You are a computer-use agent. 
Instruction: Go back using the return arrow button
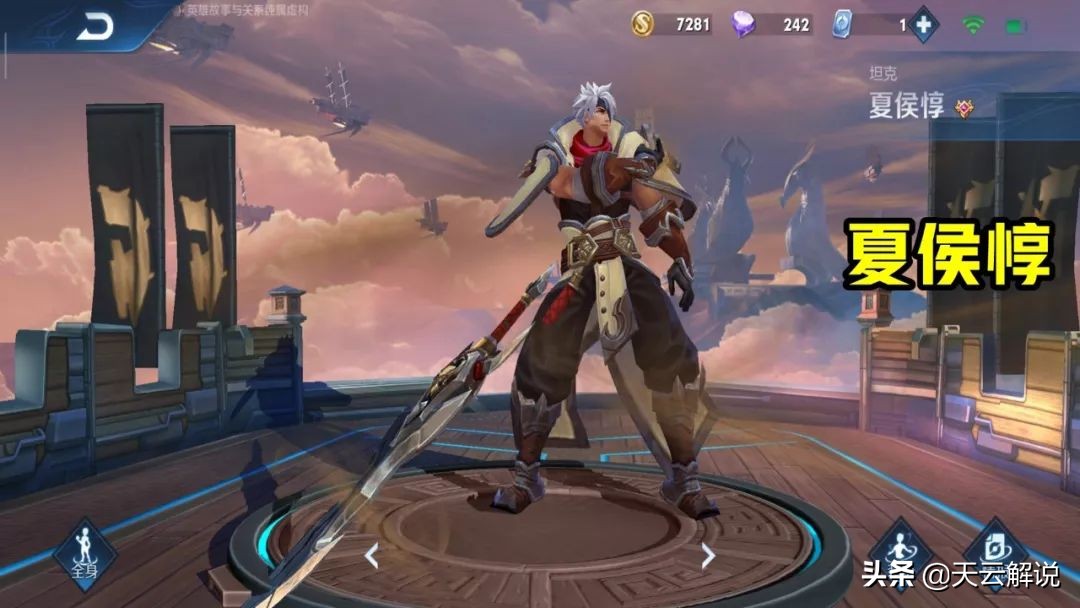(96, 27)
